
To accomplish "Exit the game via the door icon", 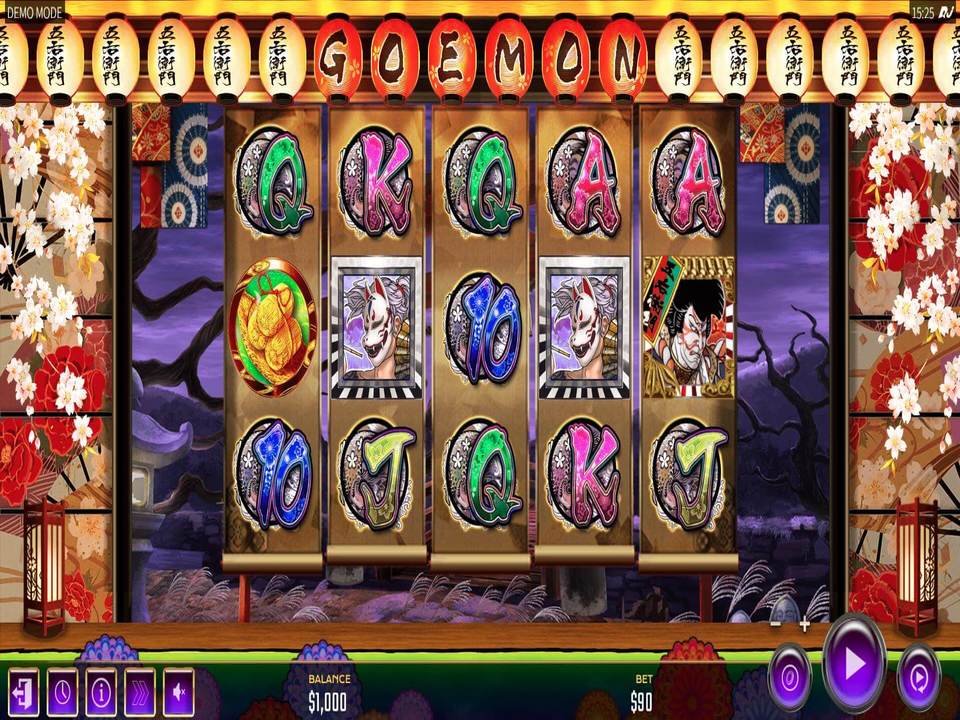I will click(x=23, y=690).
